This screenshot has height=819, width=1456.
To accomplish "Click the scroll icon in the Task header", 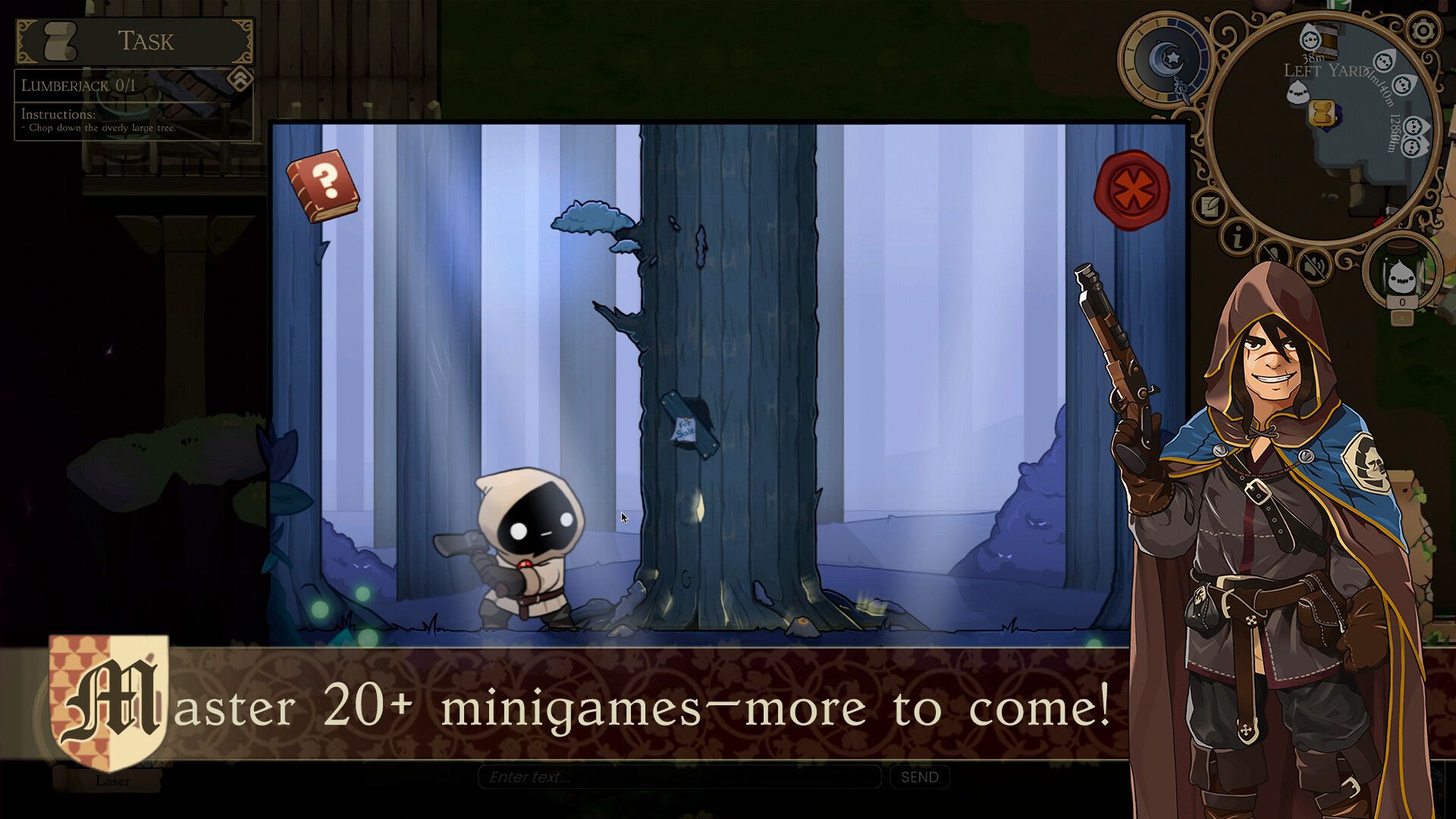I will tap(58, 42).
